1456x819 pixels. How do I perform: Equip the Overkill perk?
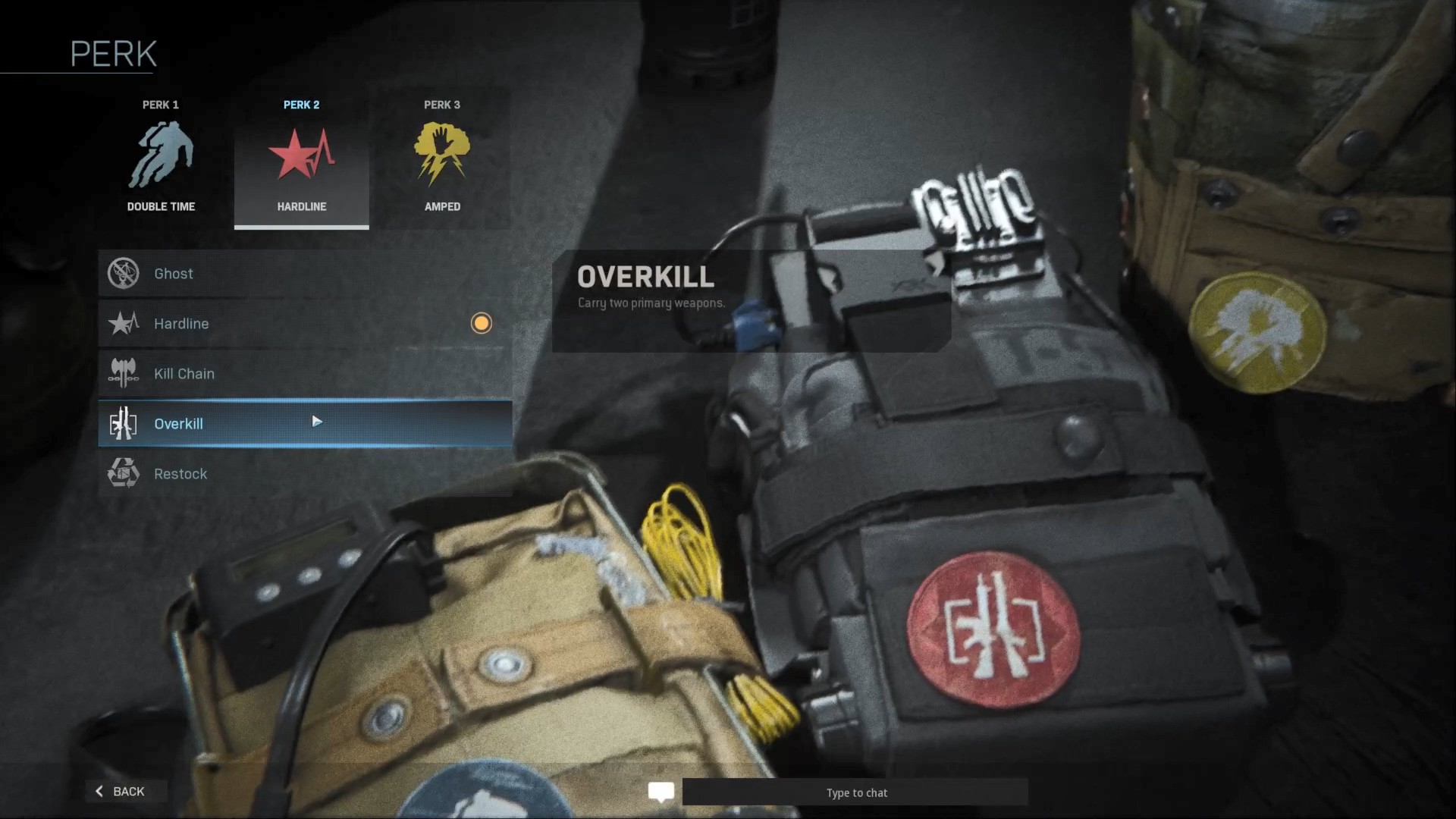pos(305,423)
